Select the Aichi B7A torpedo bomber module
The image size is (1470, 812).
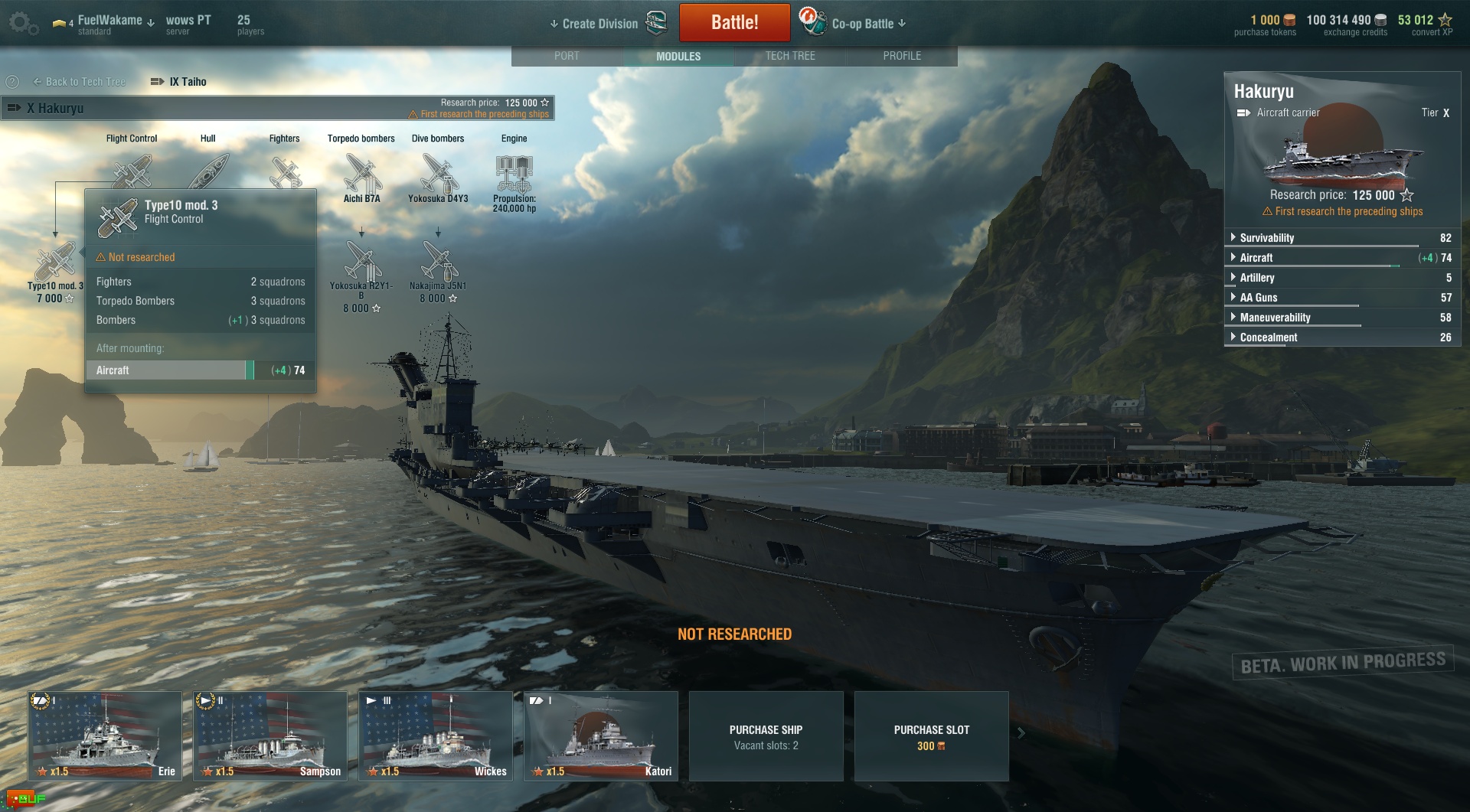click(x=361, y=174)
